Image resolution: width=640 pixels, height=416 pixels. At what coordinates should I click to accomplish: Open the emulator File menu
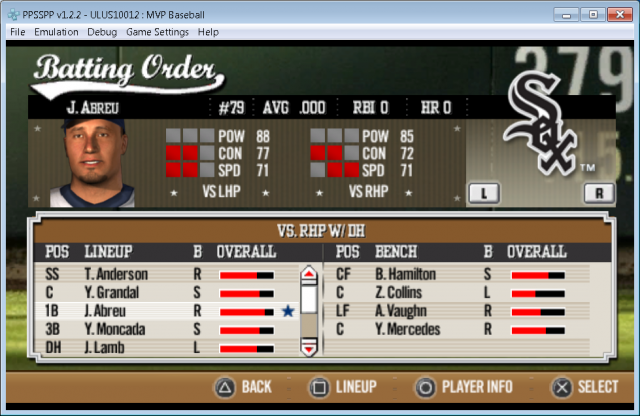18,32
